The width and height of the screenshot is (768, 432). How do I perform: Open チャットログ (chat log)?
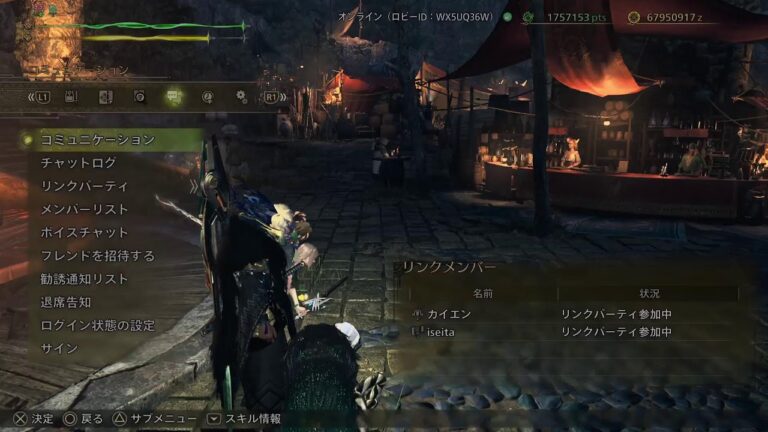coord(78,163)
